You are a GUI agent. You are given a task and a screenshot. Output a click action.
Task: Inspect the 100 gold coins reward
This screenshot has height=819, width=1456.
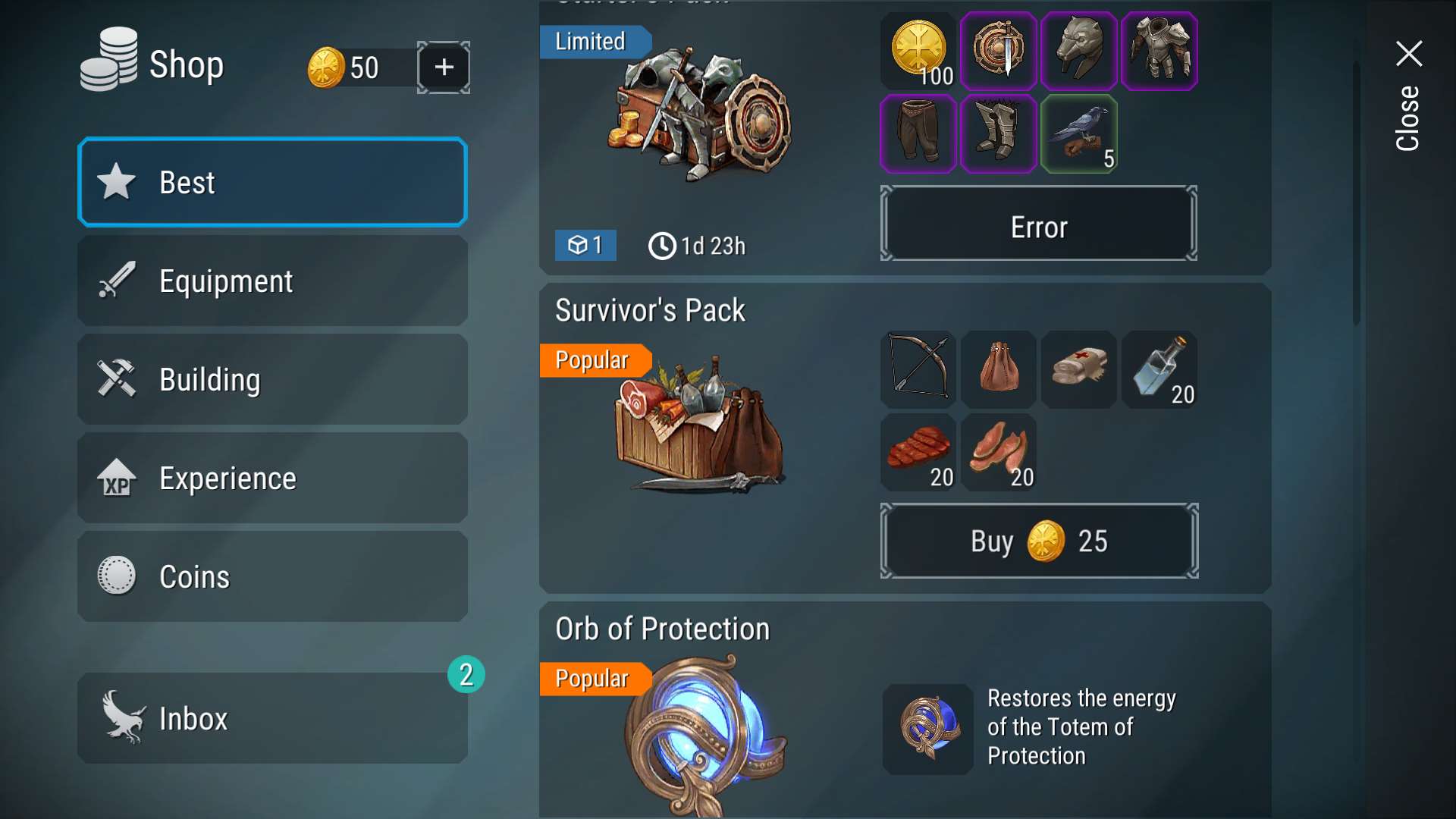918,51
